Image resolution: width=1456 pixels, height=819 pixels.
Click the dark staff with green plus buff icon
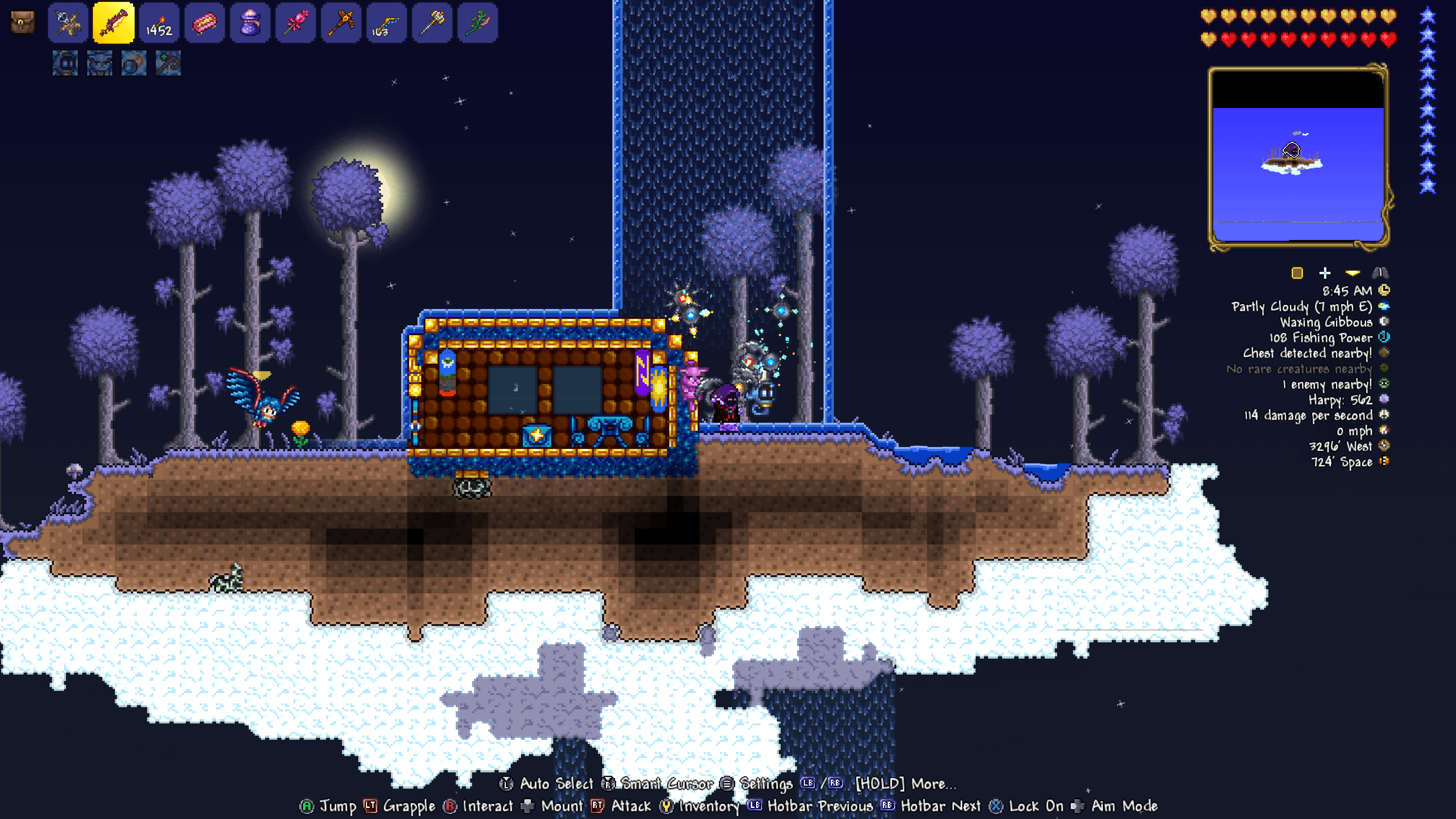168,63
